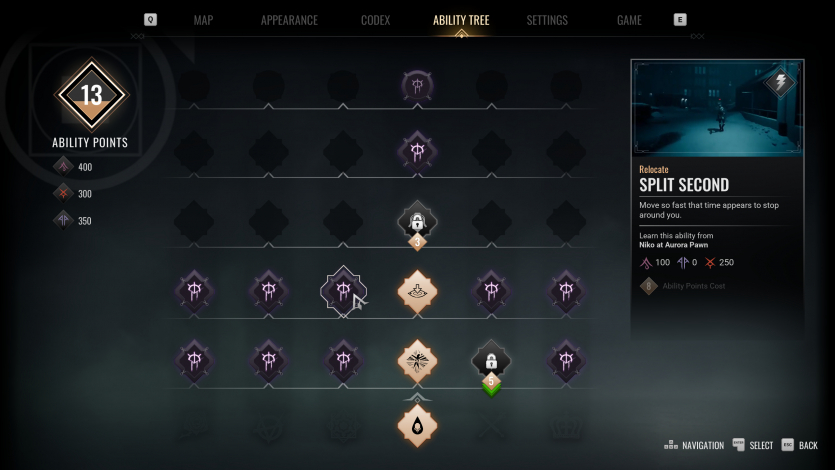Viewport: 835px width, 470px height.
Task: Open the Appearance tab
Action: tap(289, 20)
